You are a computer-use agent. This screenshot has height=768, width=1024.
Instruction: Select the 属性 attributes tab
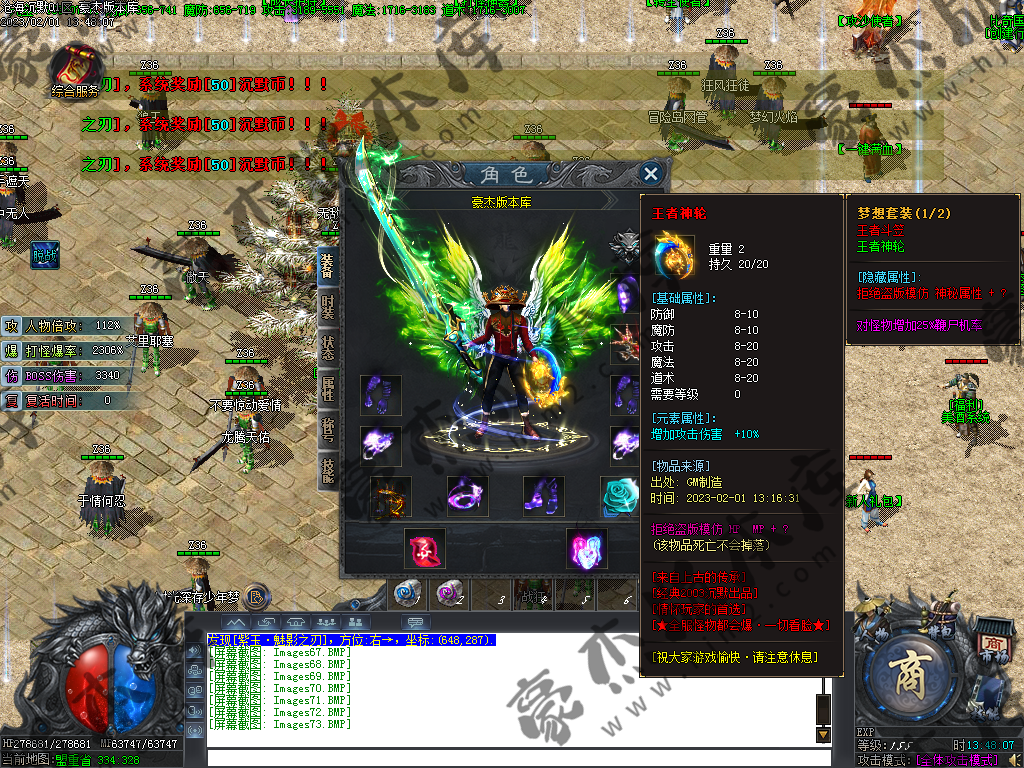point(327,388)
